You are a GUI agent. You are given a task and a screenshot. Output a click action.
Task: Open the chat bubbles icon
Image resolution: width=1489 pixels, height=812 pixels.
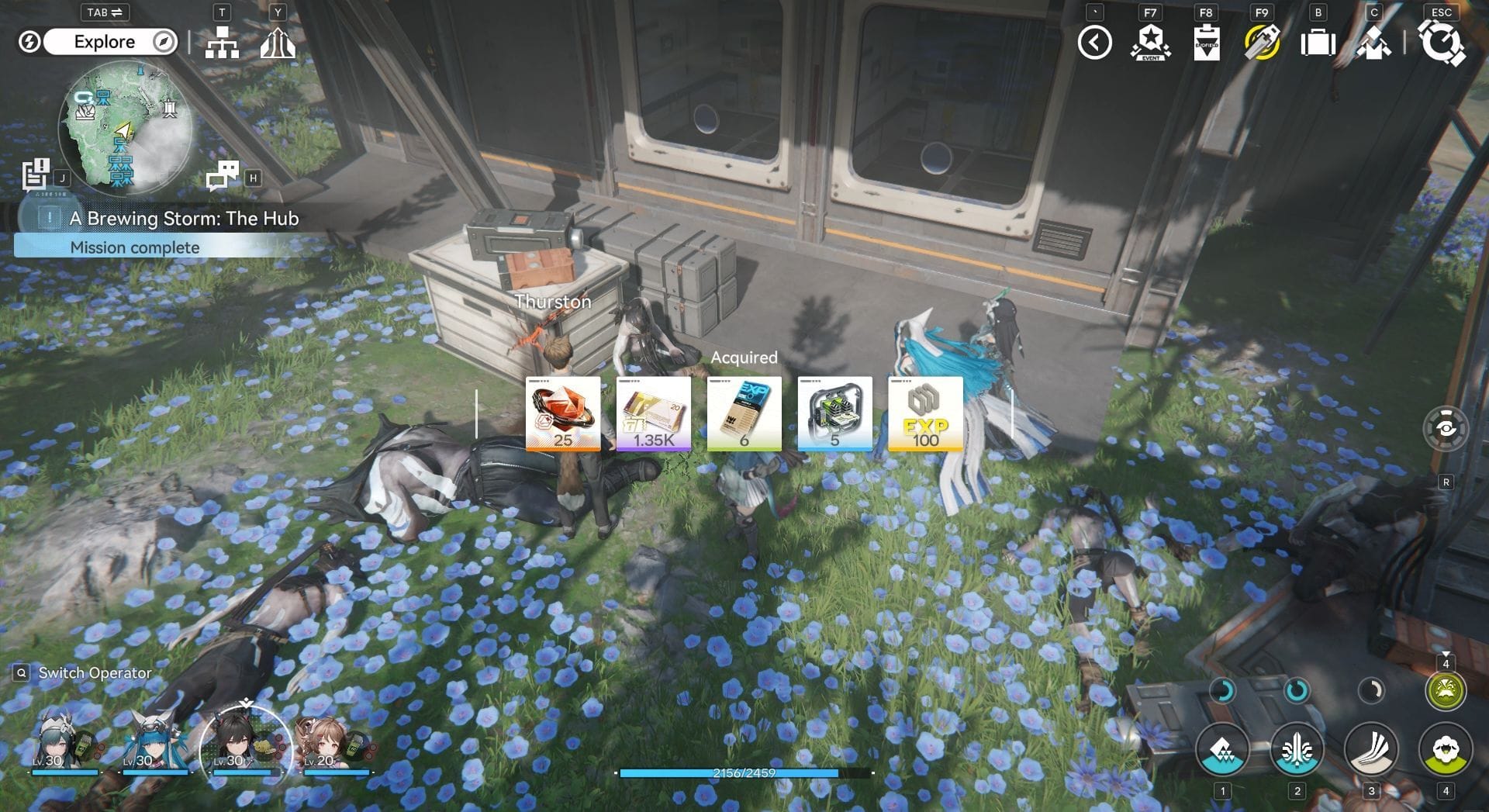[x=223, y=175]
